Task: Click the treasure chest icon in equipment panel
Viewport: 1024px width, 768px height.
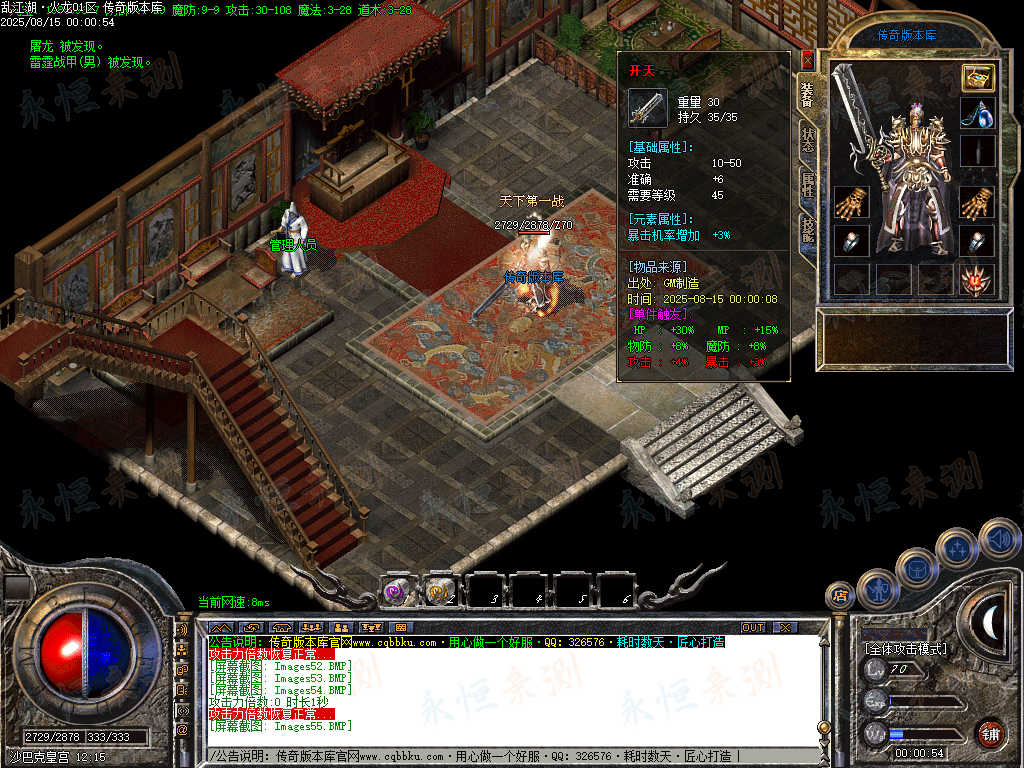Action: tap(977, 78)
